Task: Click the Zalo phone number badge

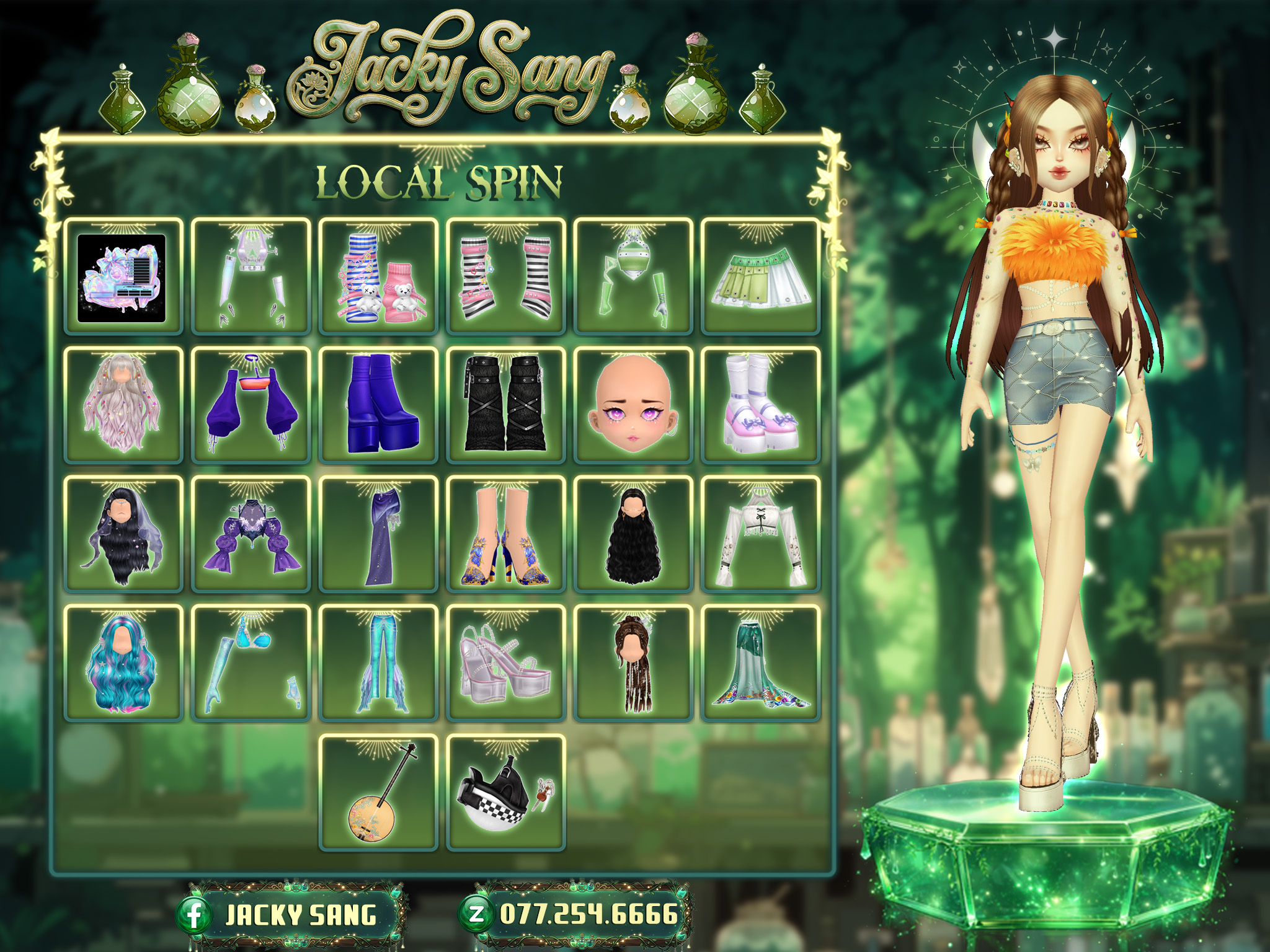Action: (x=577, y=914)
